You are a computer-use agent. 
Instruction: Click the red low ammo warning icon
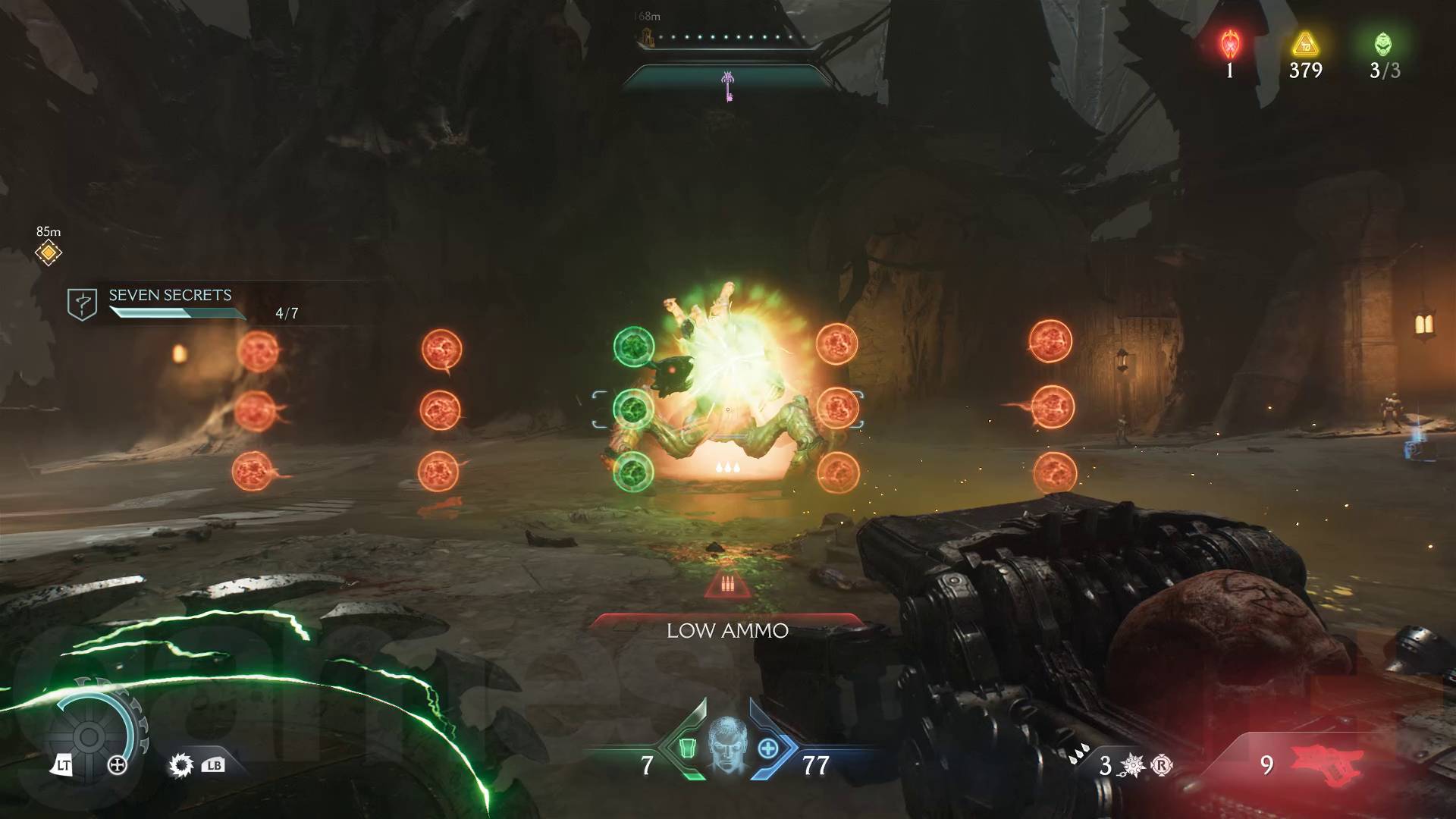tap(728, 585)
